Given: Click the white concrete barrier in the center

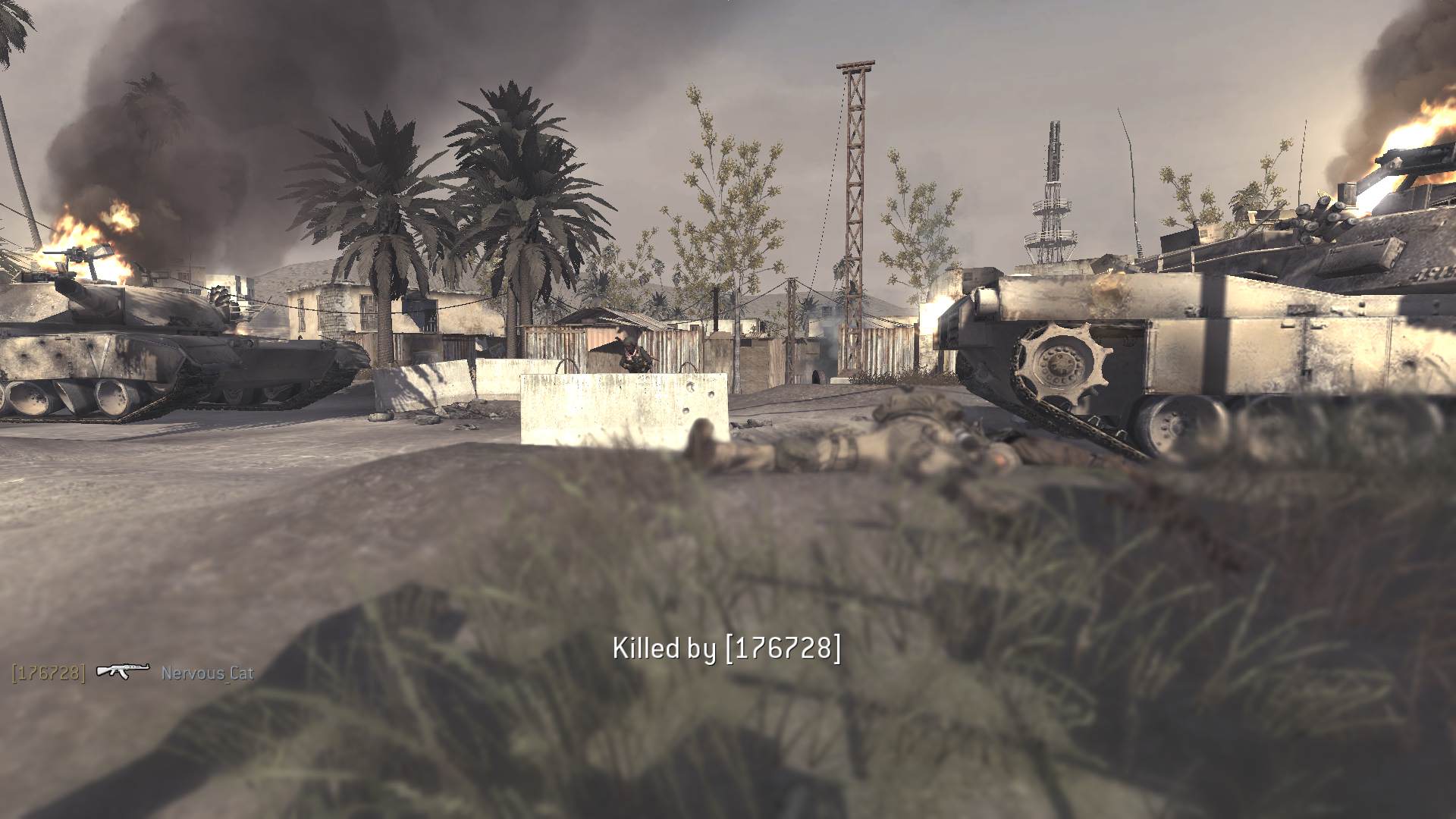Looking at the screenshot, I should 622,409.
